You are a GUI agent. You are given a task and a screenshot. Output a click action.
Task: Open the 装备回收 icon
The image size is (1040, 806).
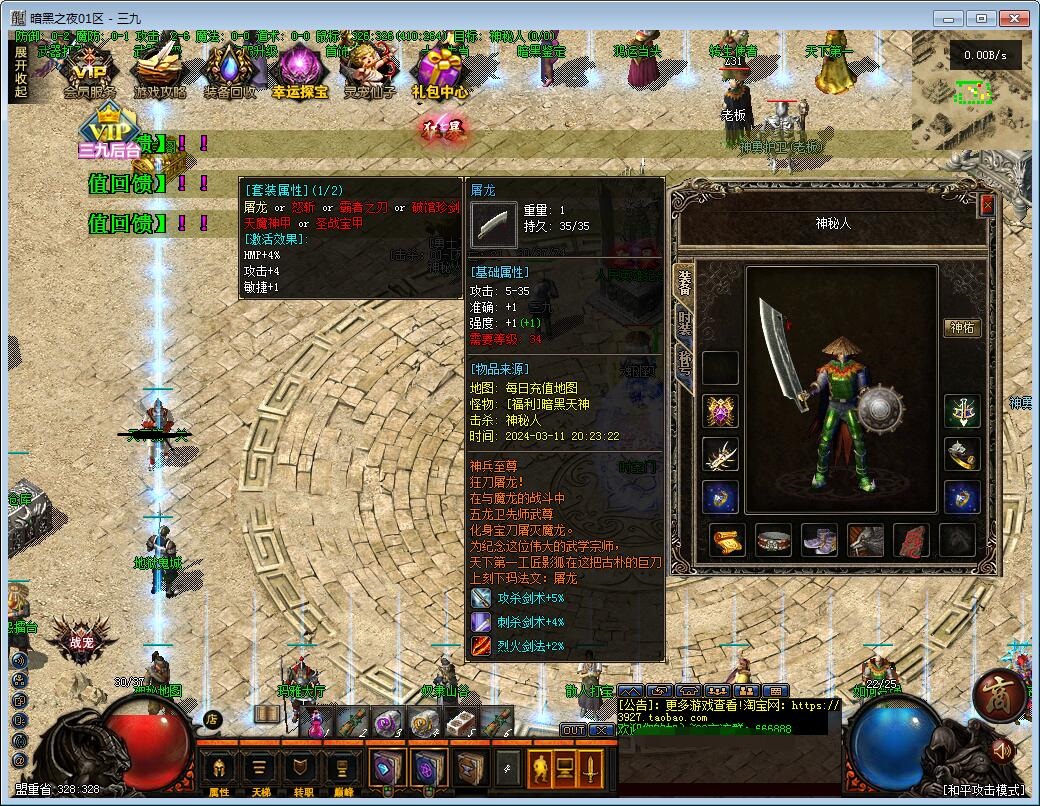[230, 70]
